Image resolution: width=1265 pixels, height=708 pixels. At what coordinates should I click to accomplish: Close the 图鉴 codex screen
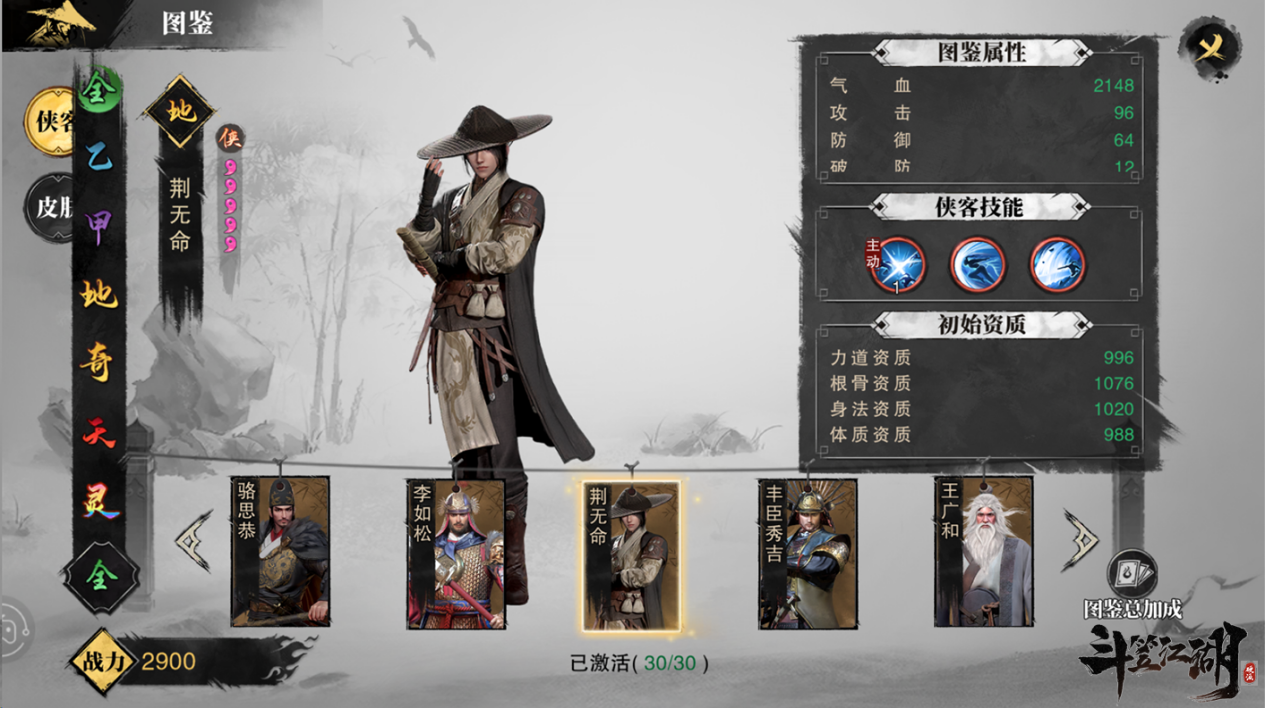[x=1210, y=47]
